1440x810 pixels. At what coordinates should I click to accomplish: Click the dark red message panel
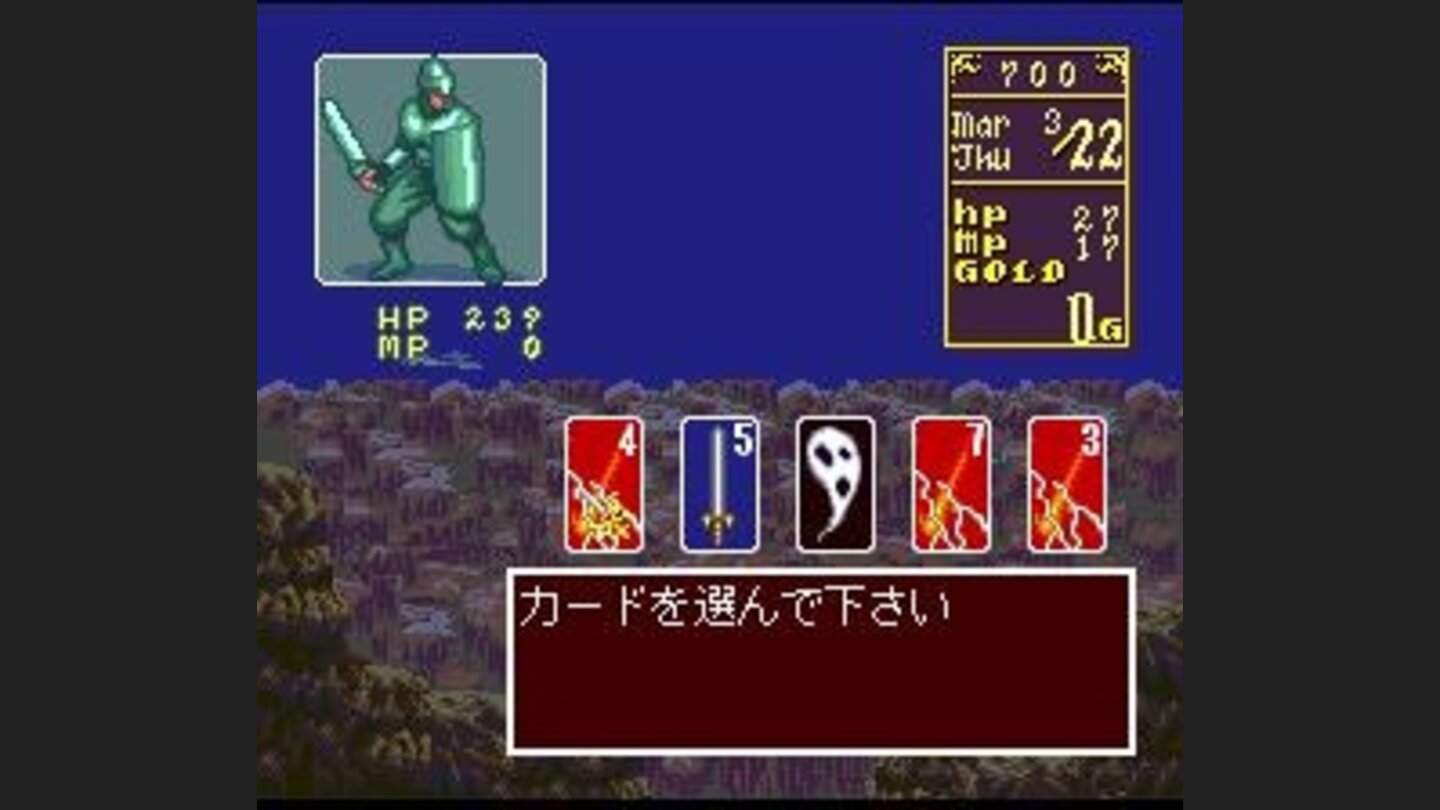pos(820,660)
